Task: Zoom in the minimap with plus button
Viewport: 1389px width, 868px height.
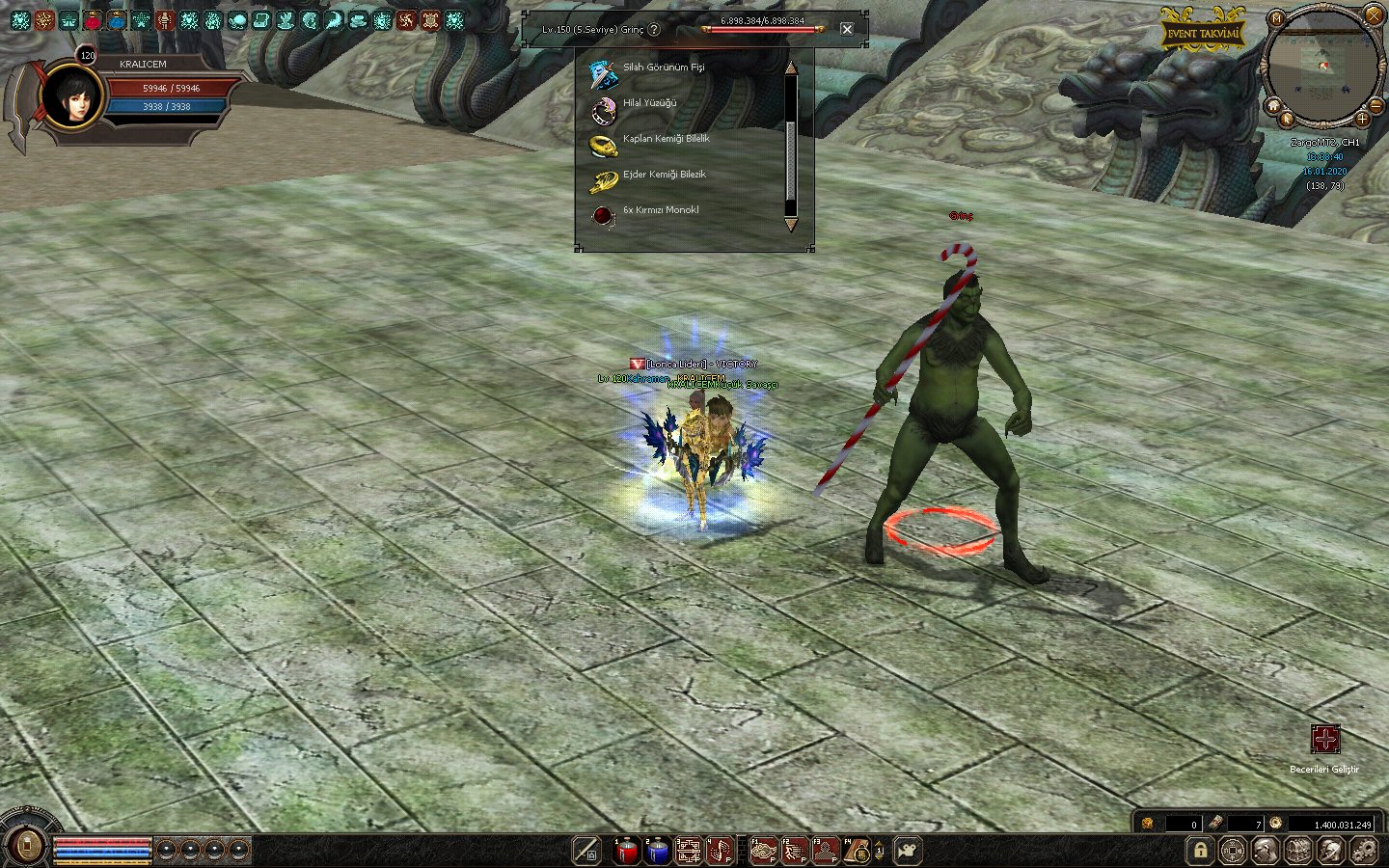Action: (x=1362, y=119)
